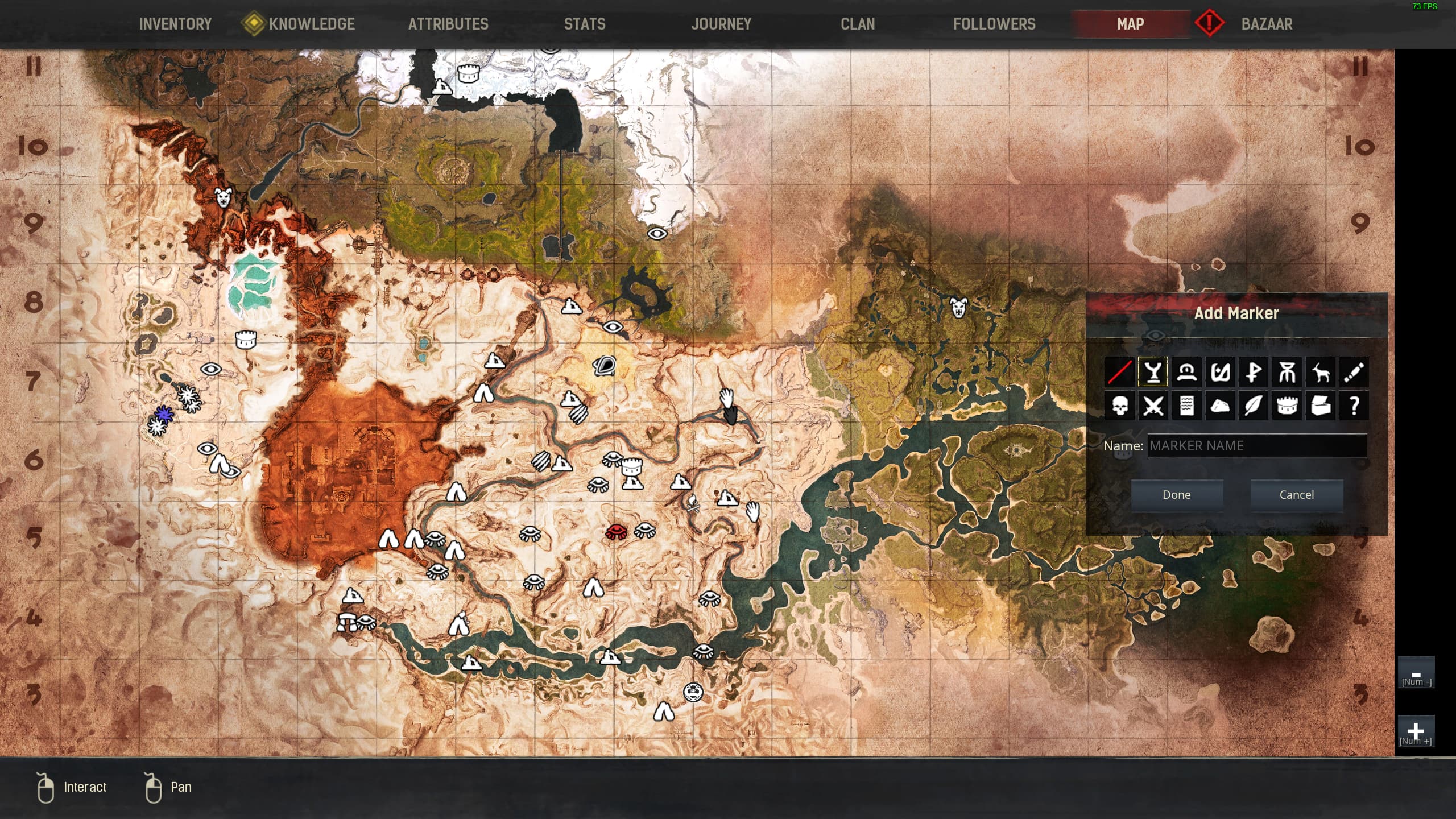Select the skull marker icon
The image size is (1456, 819).
(x=1119, y=406)
